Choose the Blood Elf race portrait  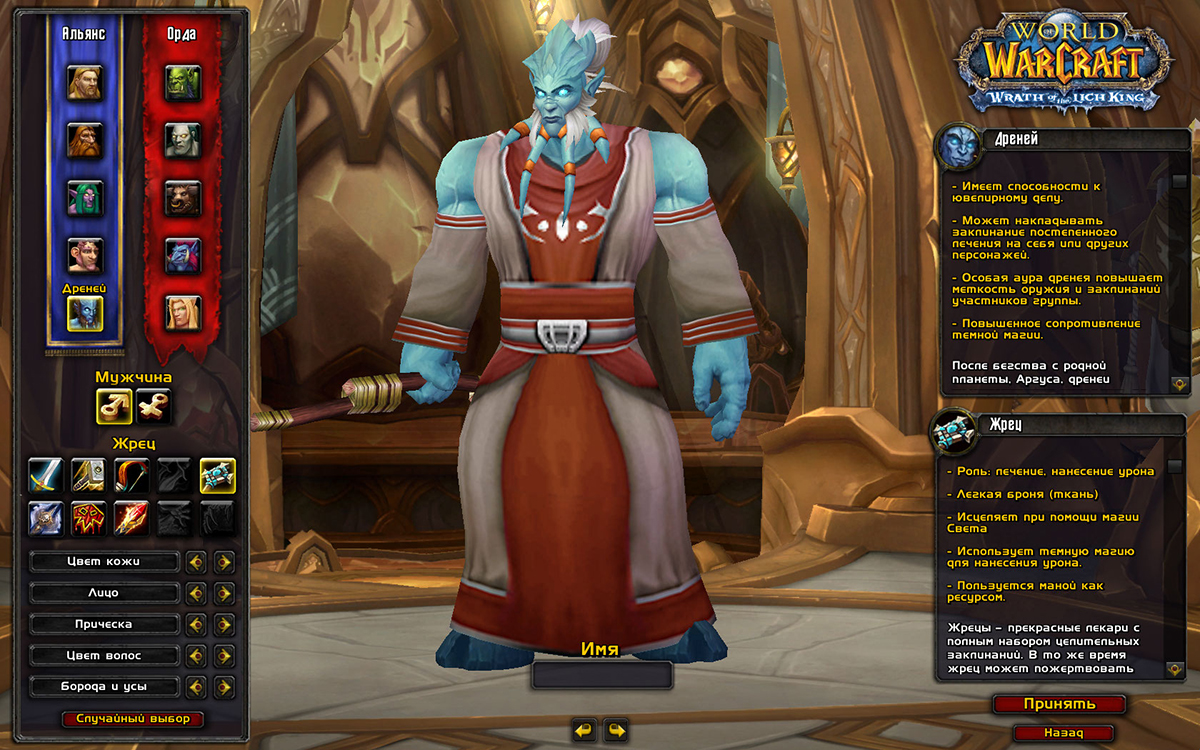(183, 312)
